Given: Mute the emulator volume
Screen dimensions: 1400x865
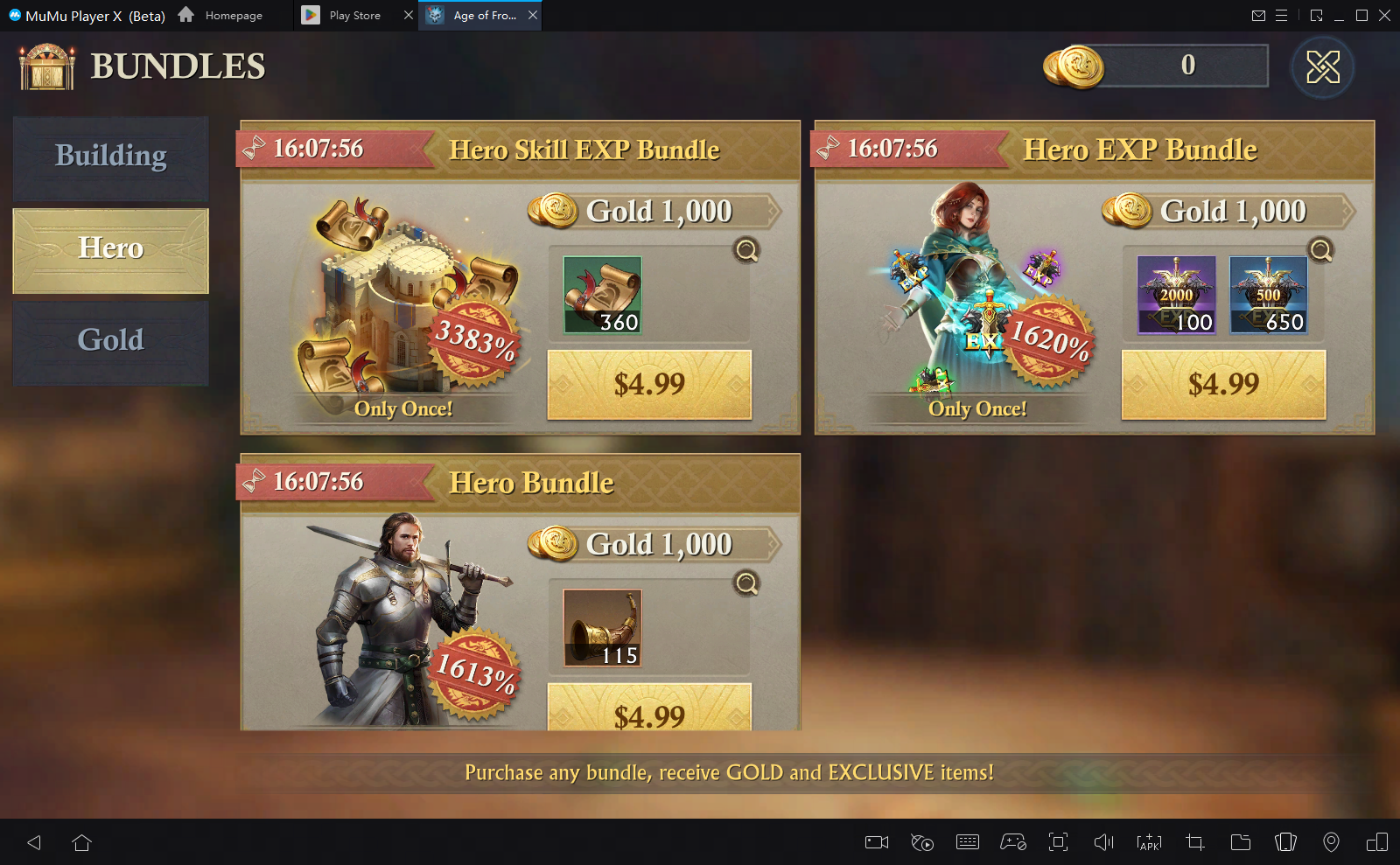Looking at the screenshot, I should pyautogui.click(x=1103, y=842).
